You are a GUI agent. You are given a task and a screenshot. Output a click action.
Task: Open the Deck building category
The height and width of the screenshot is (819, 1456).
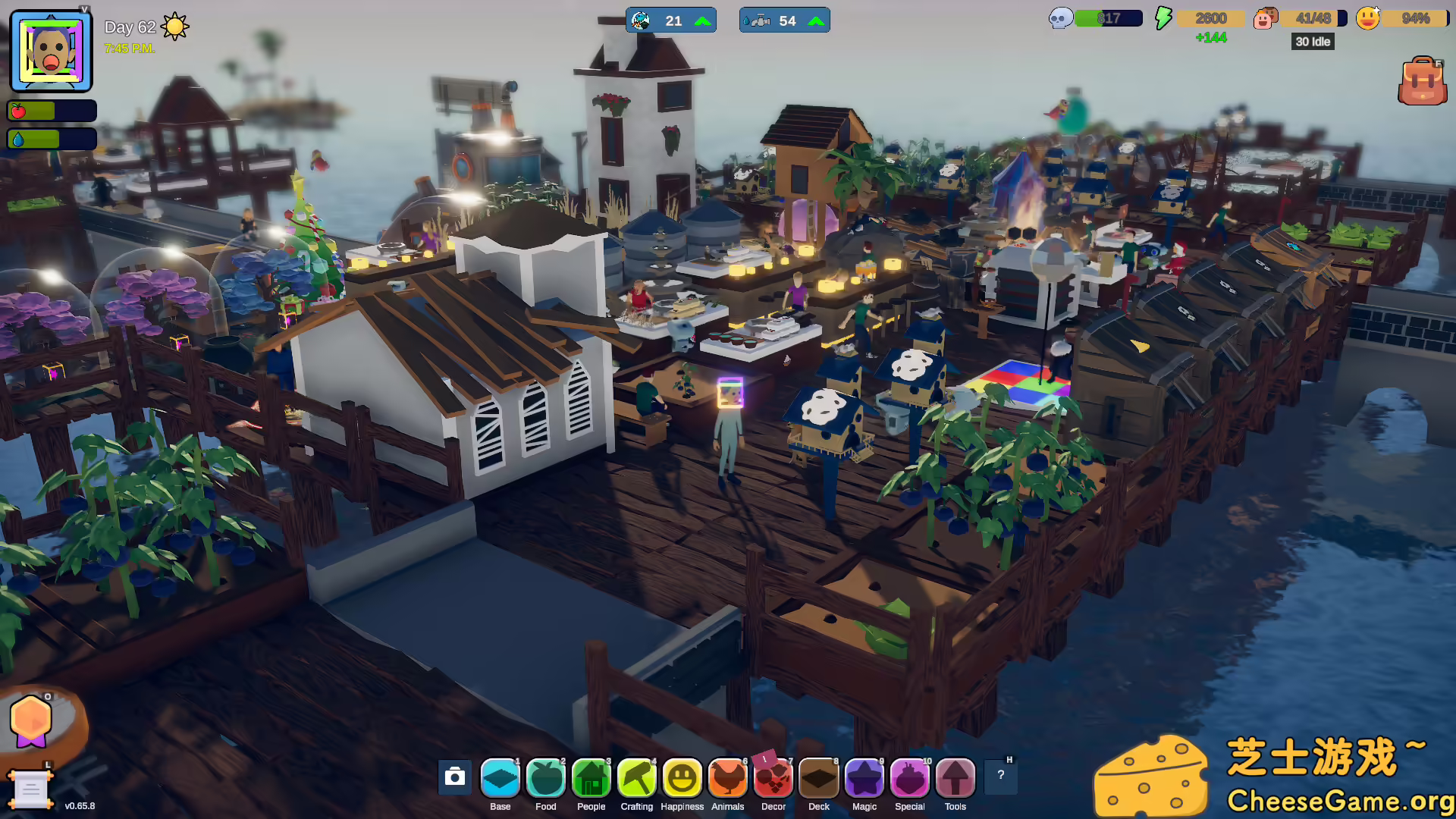818,779
